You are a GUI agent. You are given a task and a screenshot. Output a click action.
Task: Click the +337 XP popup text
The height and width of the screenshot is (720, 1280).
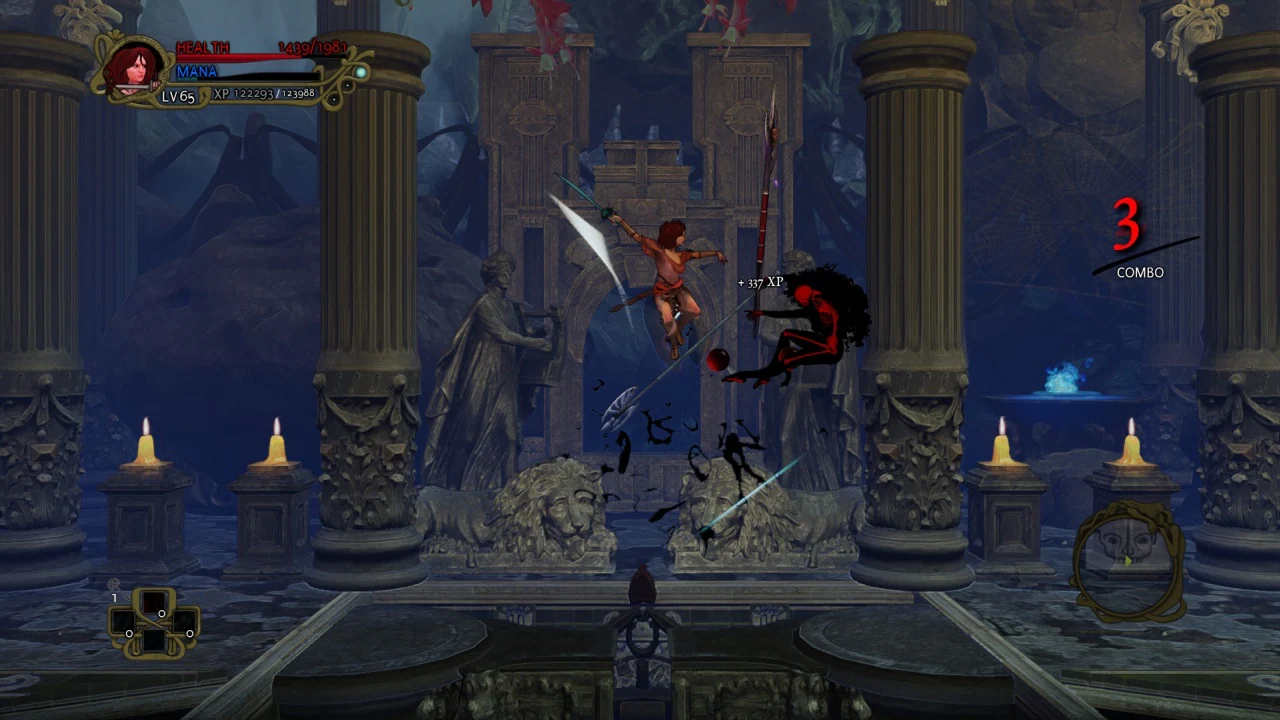761,283
